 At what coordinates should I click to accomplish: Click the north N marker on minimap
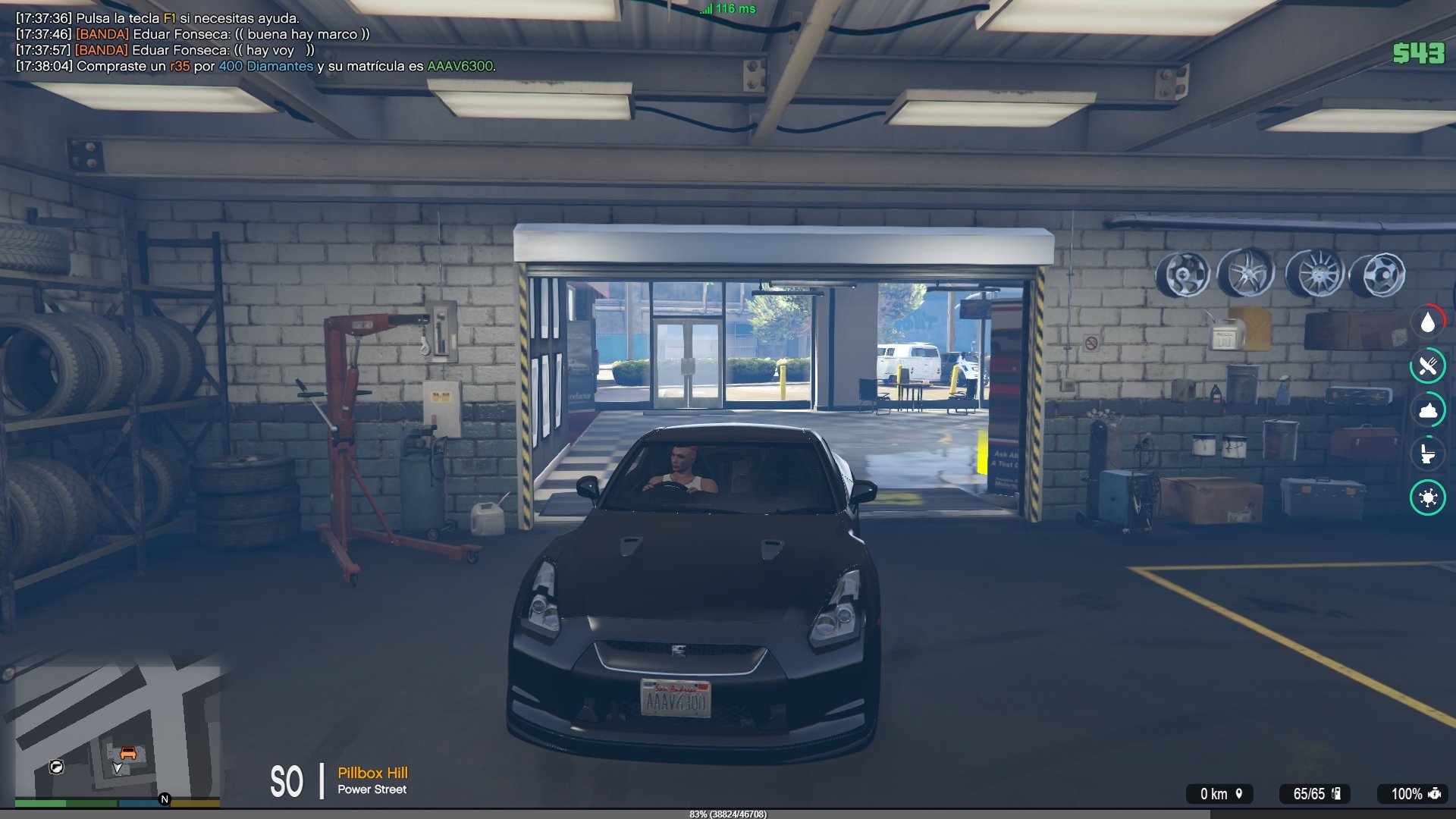coord(165,799)
